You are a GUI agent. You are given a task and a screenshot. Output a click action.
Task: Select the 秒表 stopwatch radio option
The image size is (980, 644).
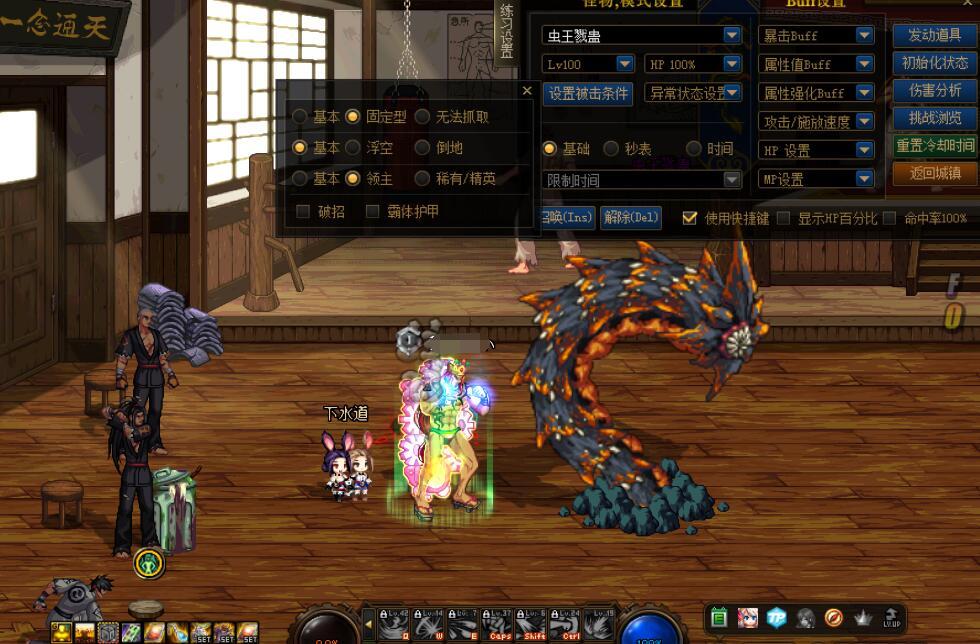point(611,149)
